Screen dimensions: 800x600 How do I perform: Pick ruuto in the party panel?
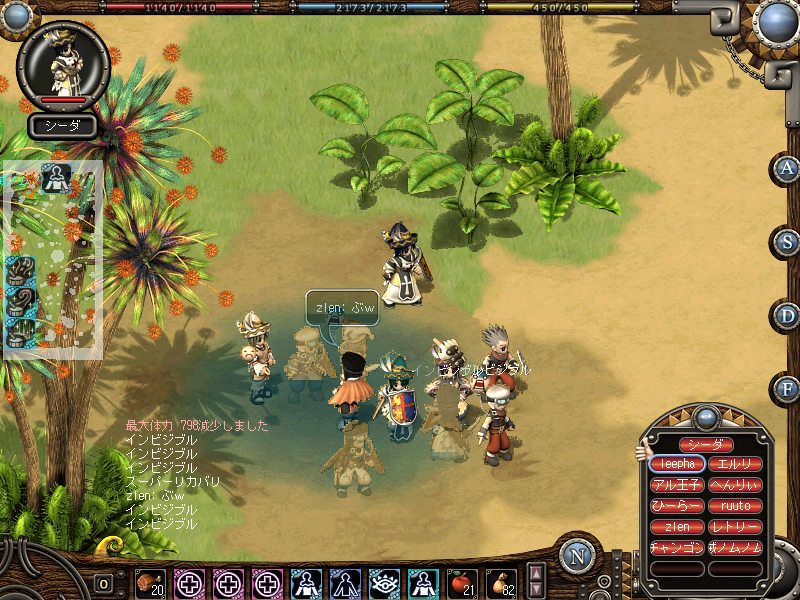click(x=735, y=506)
